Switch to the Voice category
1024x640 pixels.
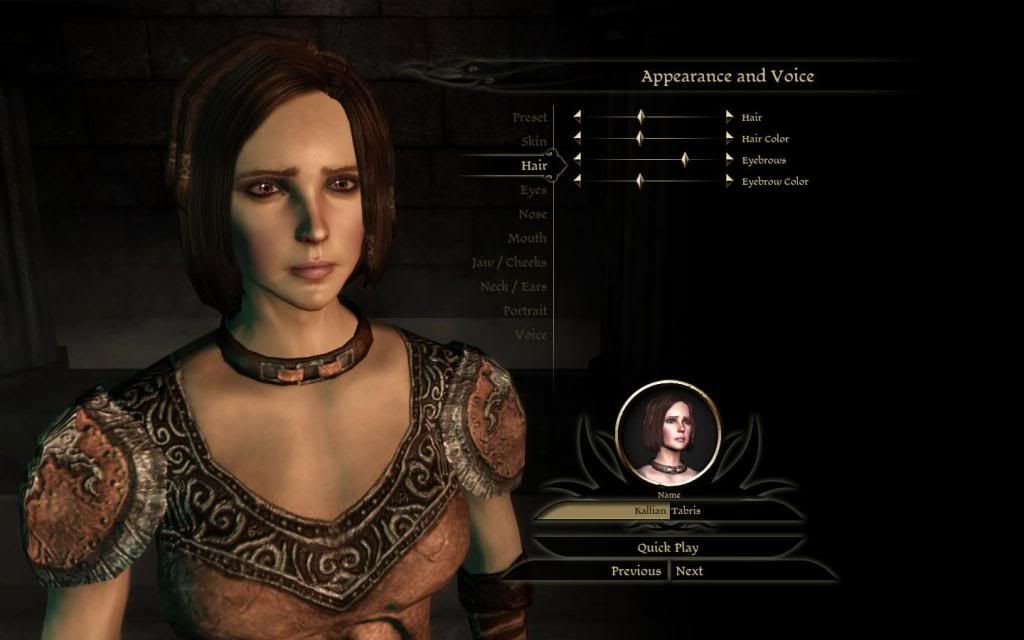tap(531, 335)
